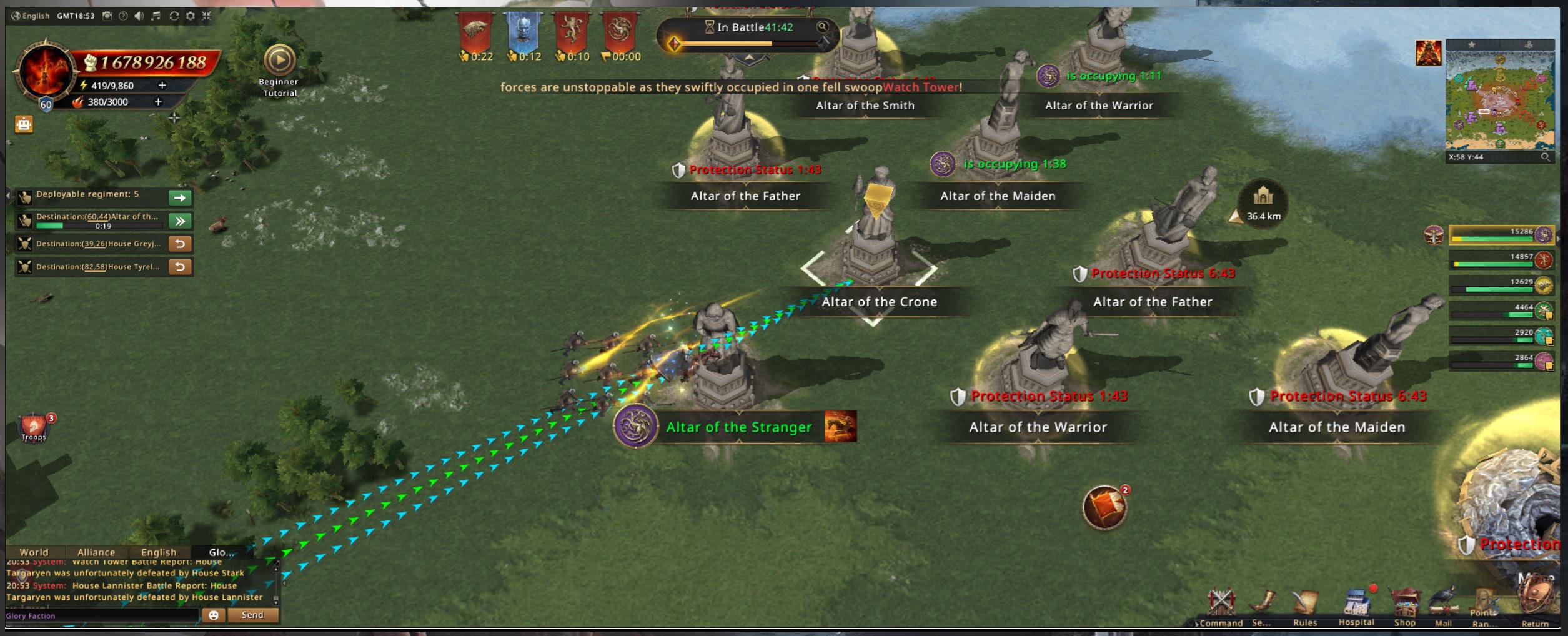Image resolution: width=1568 pixels, height=636 pixels.
Task: Click the minimap battlefield overview
Action: pyautogui.click(x=1499, y=100)
